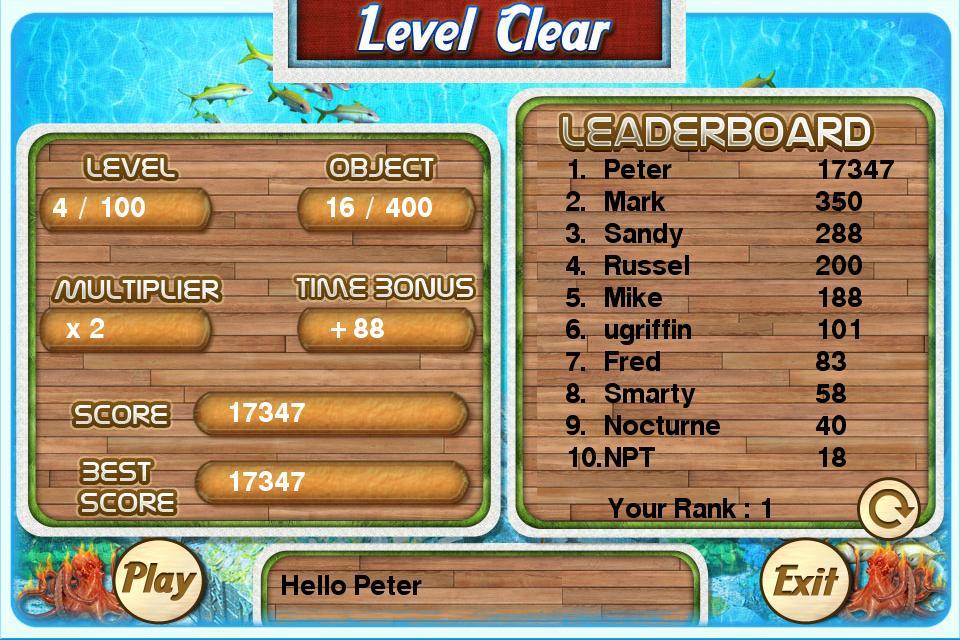Select Smarty's leaderboard entry
The height and width of the screenshot is (640, 960).
(727, 394)
